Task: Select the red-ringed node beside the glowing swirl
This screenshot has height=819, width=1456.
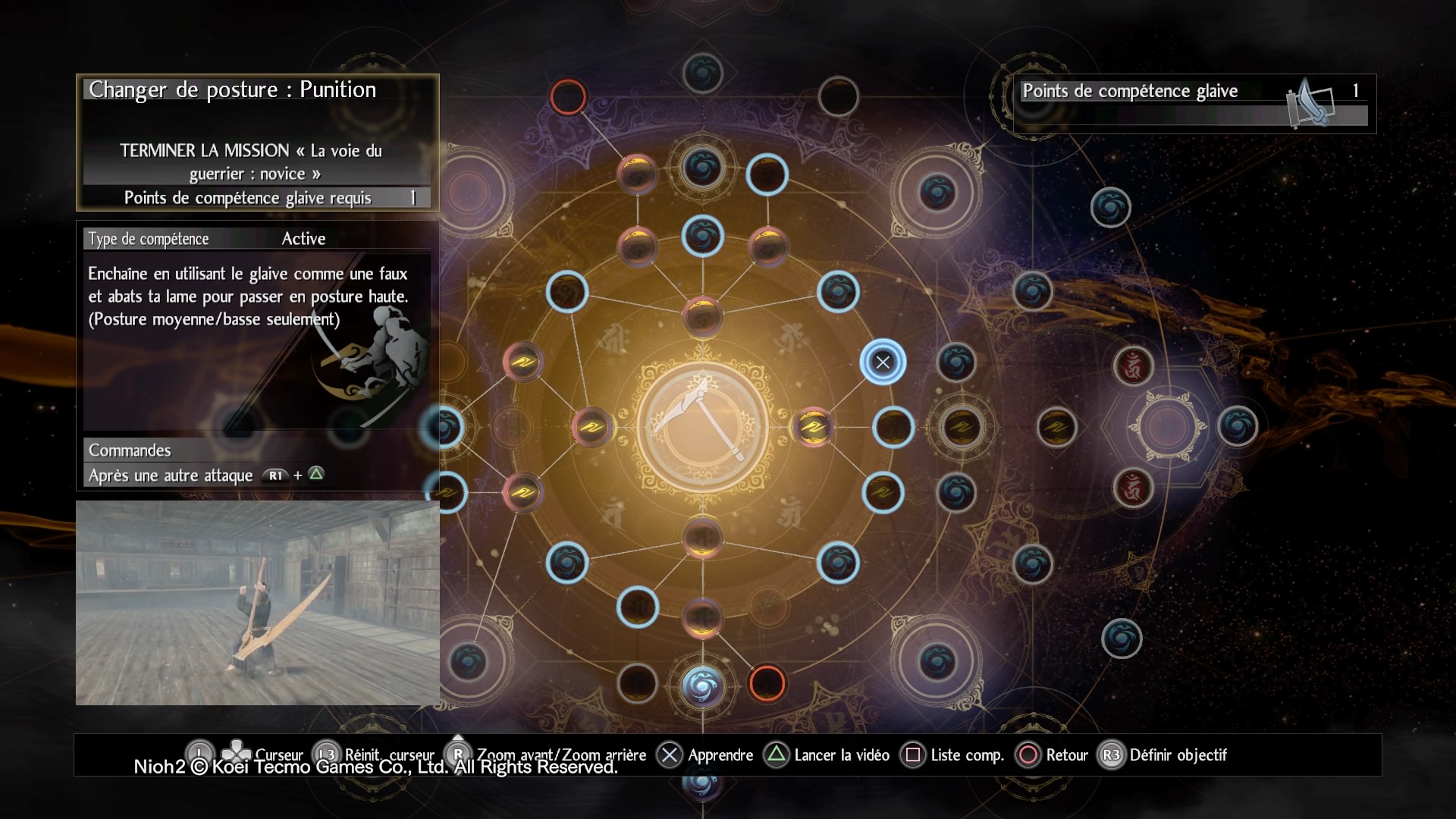Action: [x=767, y=683]
